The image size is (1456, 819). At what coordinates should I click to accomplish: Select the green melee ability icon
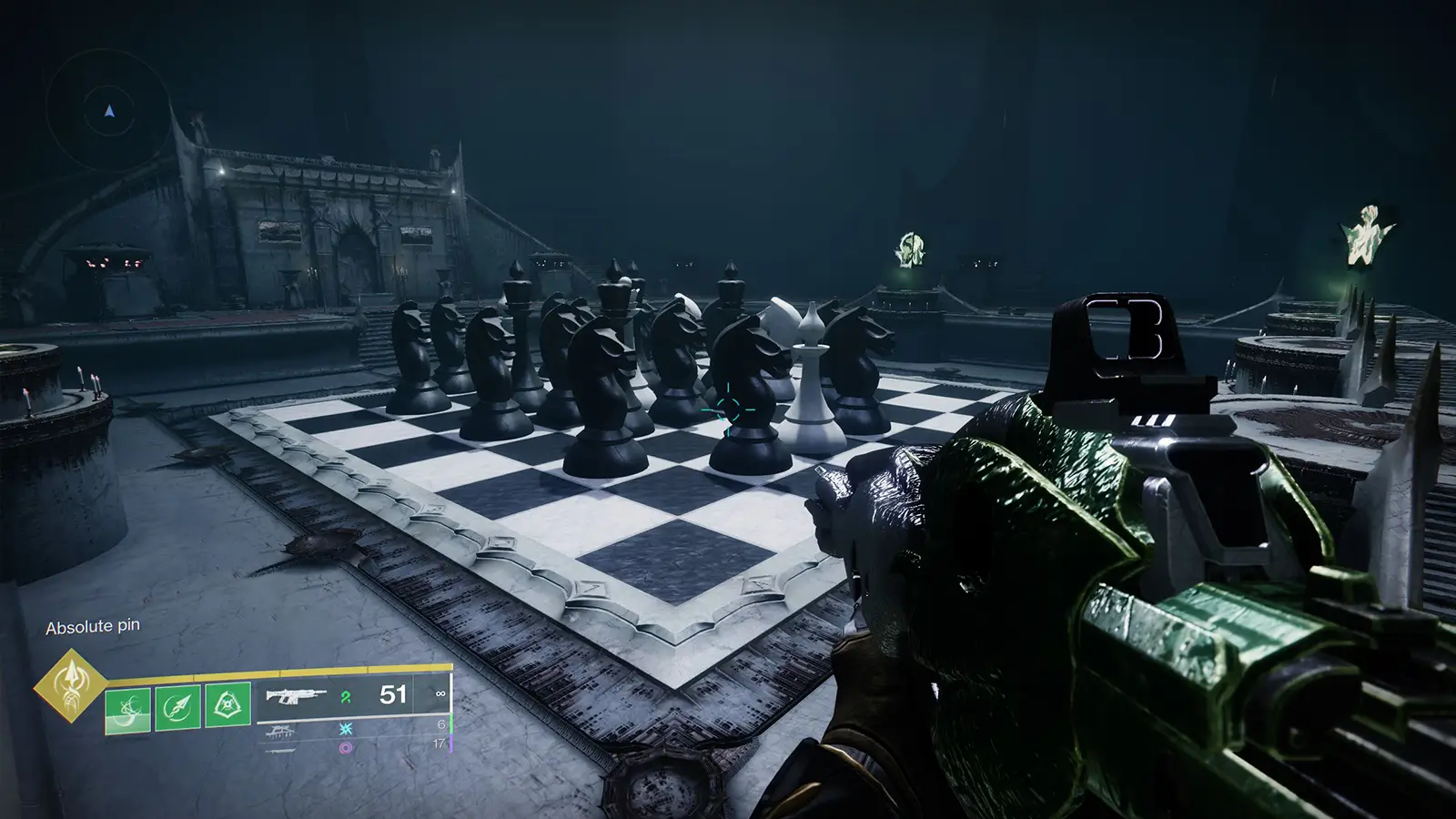point(177,706)
